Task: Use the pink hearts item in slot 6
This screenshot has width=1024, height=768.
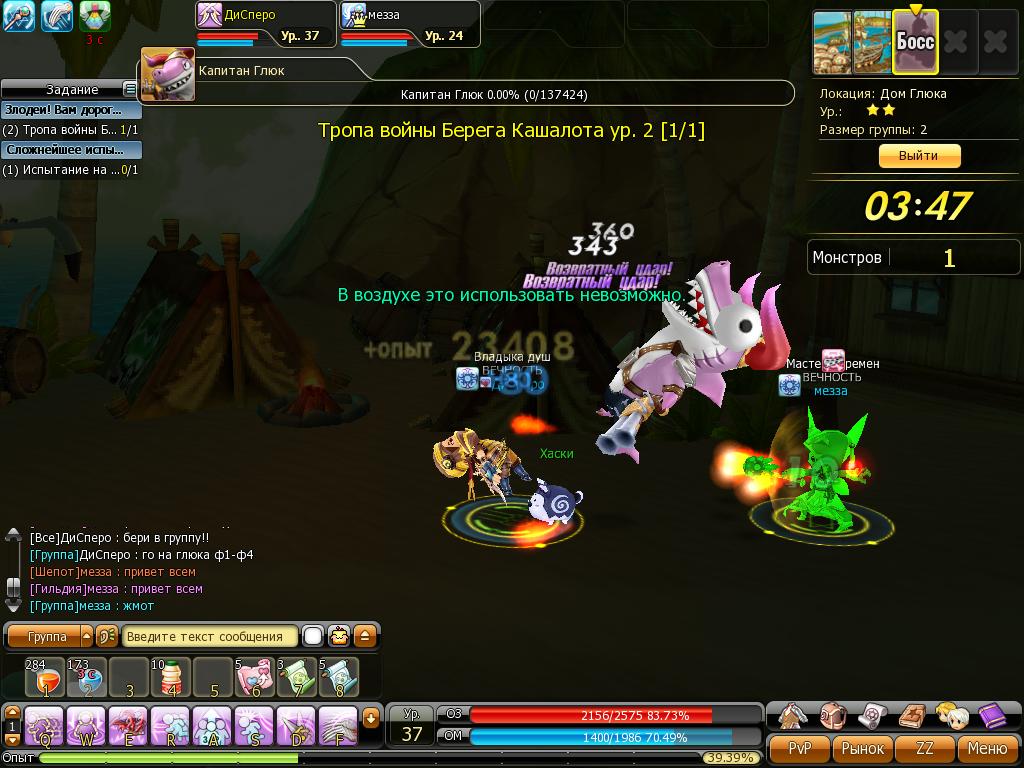Action: [x=254, y=677]
